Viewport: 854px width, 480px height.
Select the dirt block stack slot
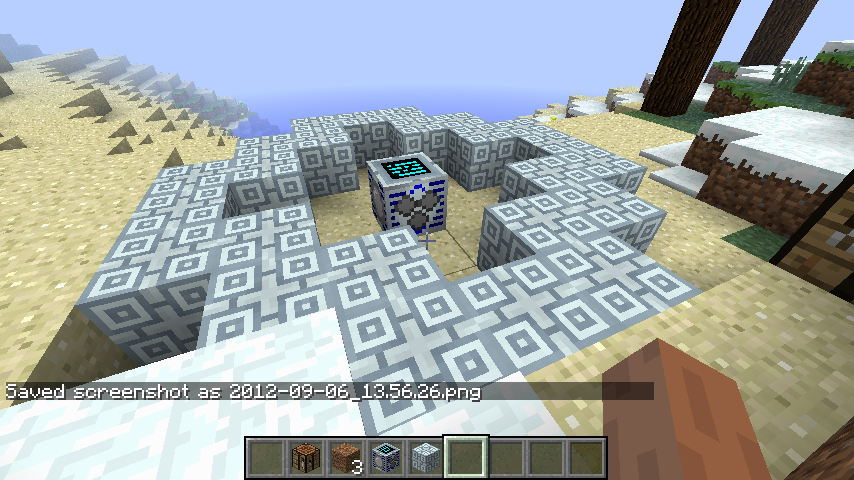[346, 458]
